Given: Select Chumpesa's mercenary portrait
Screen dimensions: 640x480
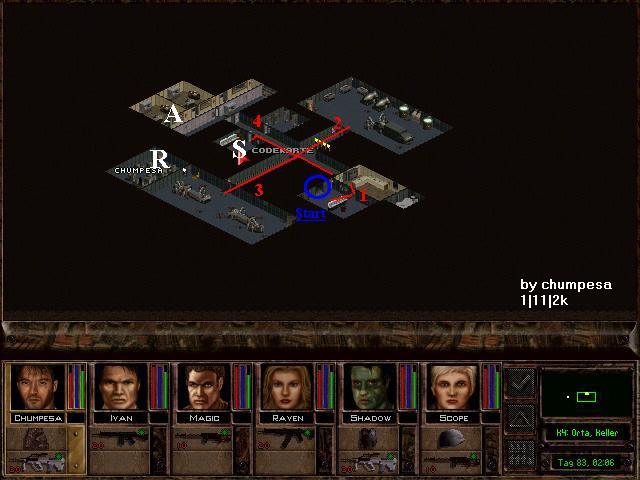Looking at the screenshot, I should click(36, 387).
